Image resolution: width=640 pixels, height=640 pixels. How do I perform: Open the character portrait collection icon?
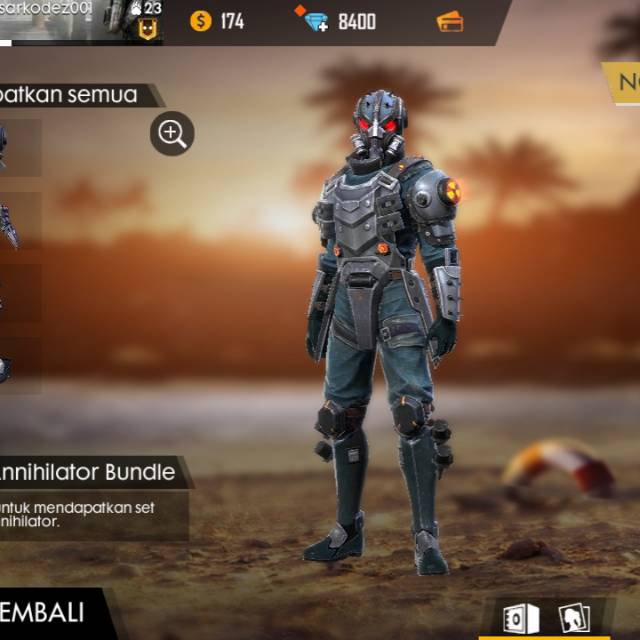tap(573, 618)
